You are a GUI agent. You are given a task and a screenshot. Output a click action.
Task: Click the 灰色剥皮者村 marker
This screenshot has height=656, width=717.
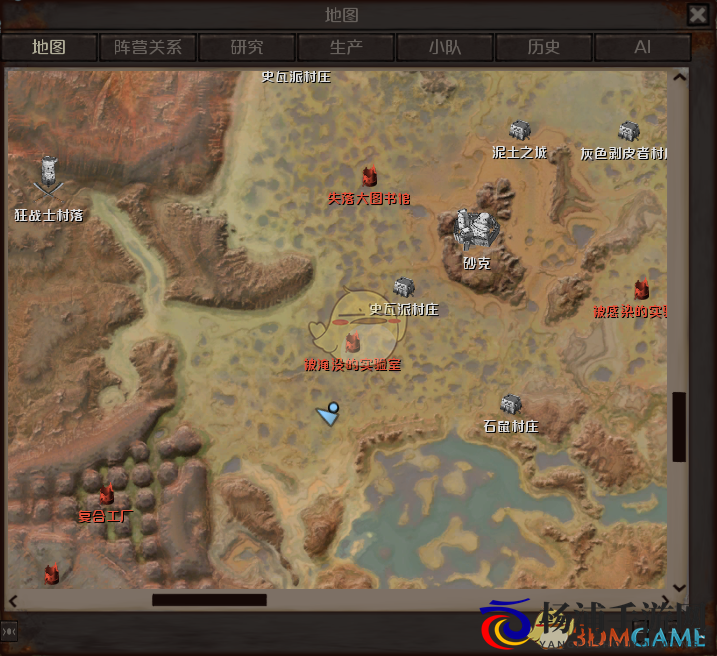tap(627, 132)
